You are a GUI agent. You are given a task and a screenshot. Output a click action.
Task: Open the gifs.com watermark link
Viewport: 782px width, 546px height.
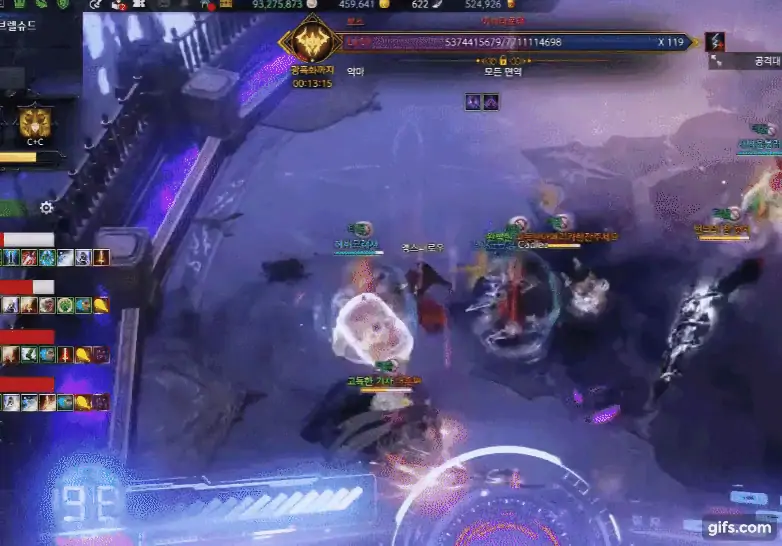tap(740, 527)
